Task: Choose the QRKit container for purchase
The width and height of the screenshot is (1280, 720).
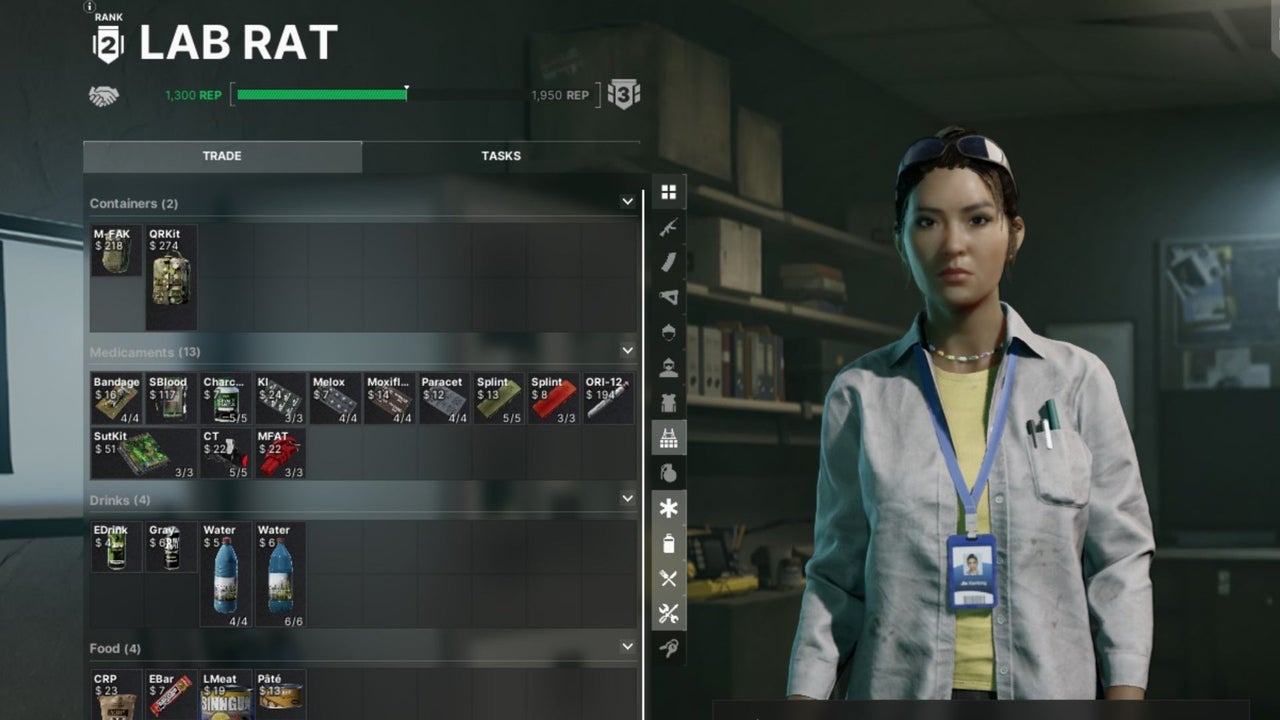Action: coord(171,277)
